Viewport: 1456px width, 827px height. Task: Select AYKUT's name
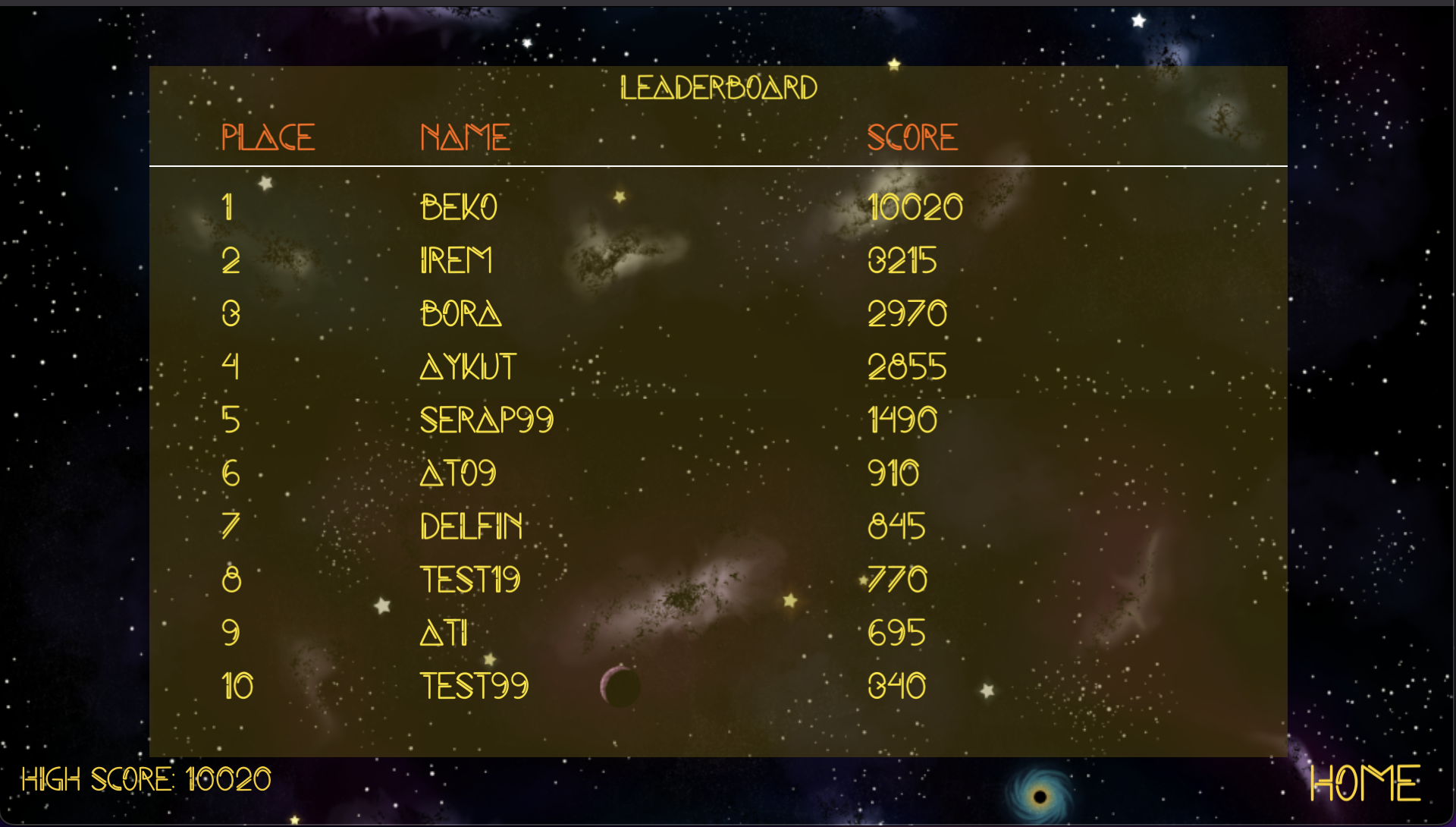467,366
